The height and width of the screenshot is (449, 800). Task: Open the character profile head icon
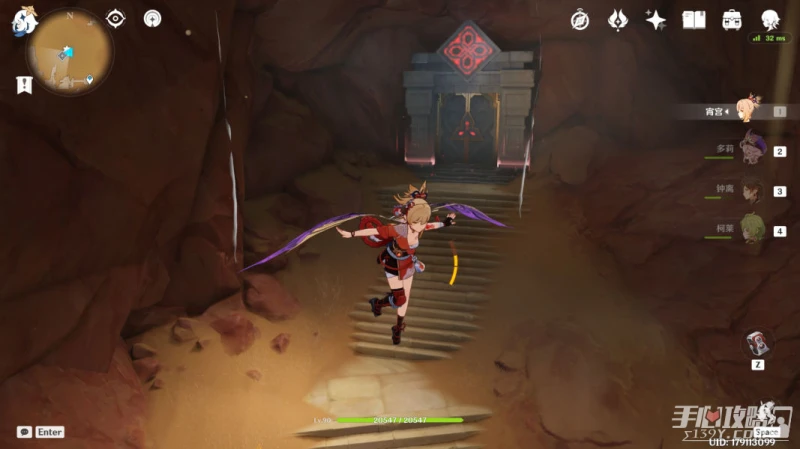click(770, 20)
